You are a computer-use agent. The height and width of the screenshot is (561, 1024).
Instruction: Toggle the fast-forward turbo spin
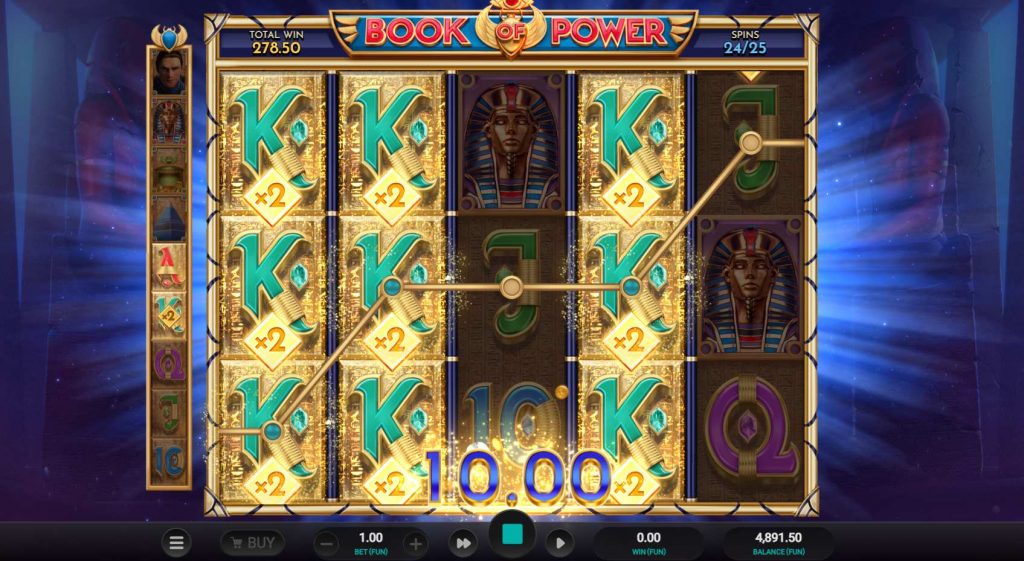point(463,543)
